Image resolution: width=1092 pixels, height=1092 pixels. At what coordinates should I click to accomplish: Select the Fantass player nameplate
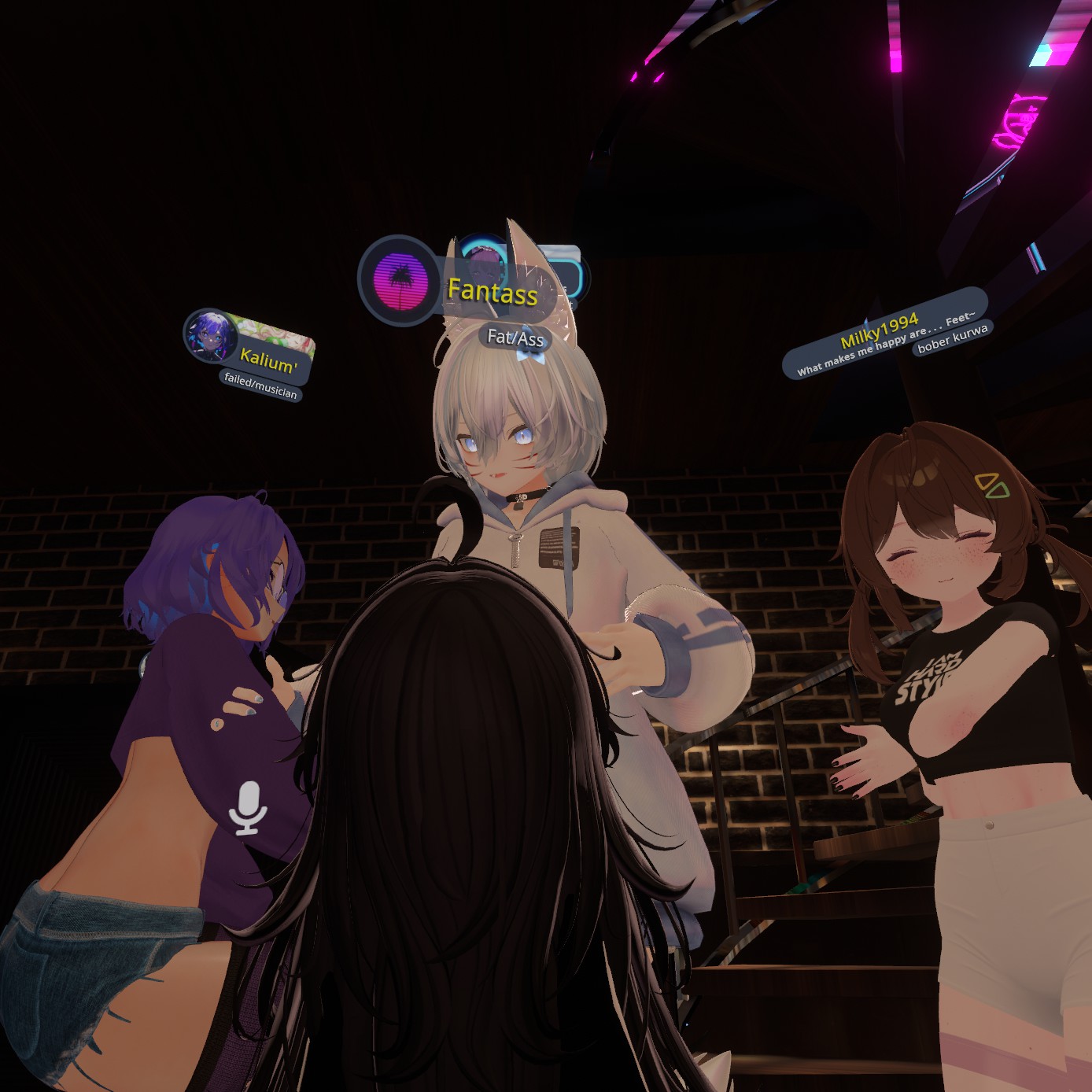click(492, 293)
